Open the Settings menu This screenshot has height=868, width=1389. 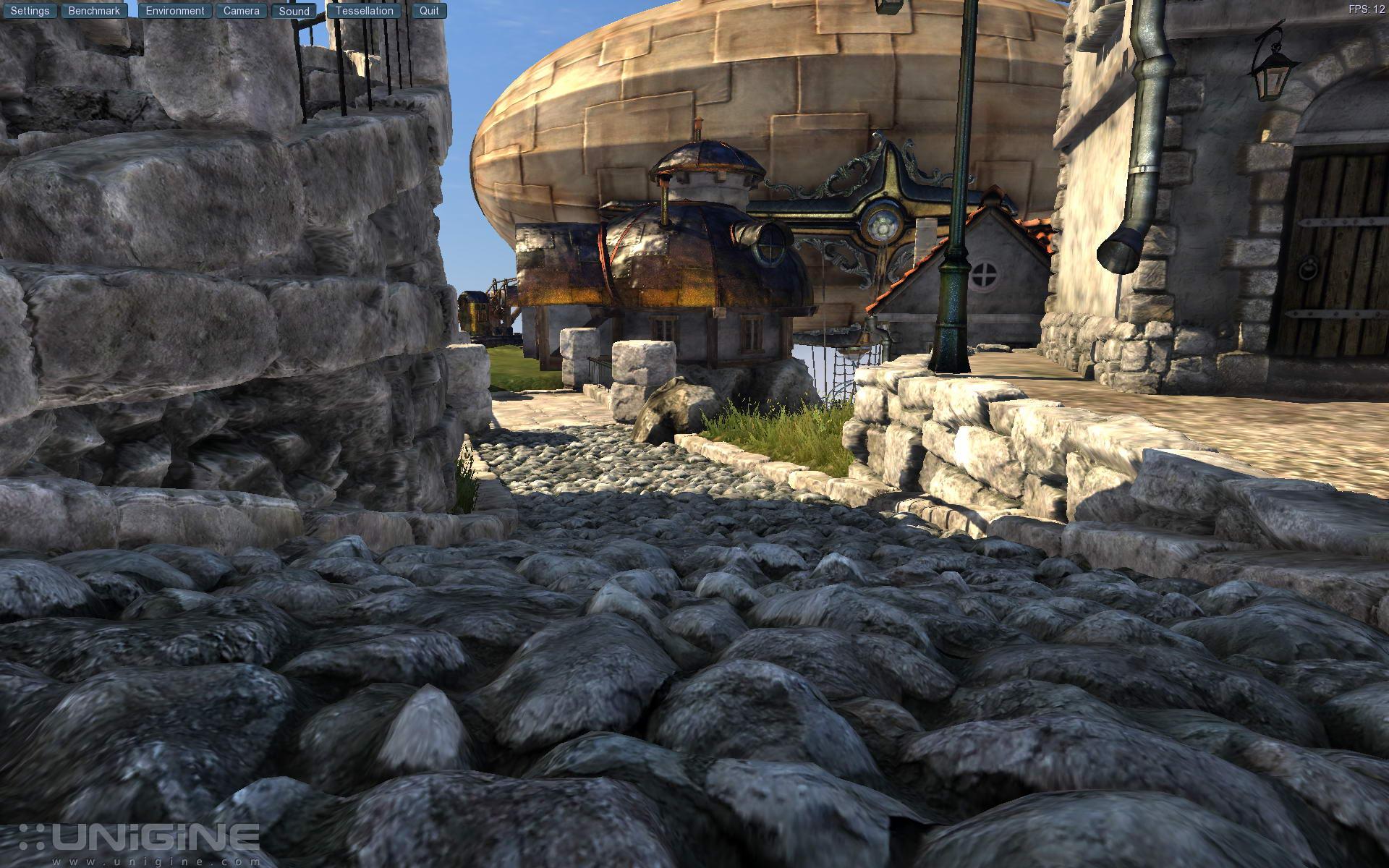[x=30, y=11]
